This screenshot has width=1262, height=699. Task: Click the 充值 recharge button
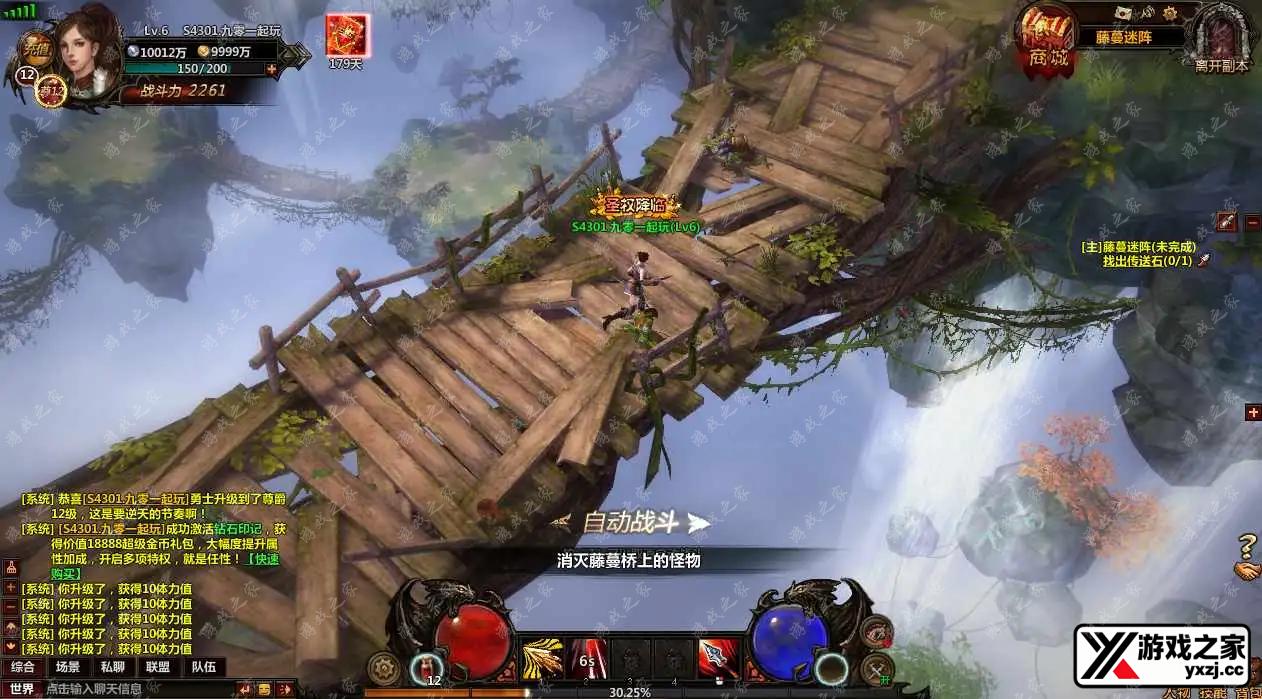tap(37, 48)
